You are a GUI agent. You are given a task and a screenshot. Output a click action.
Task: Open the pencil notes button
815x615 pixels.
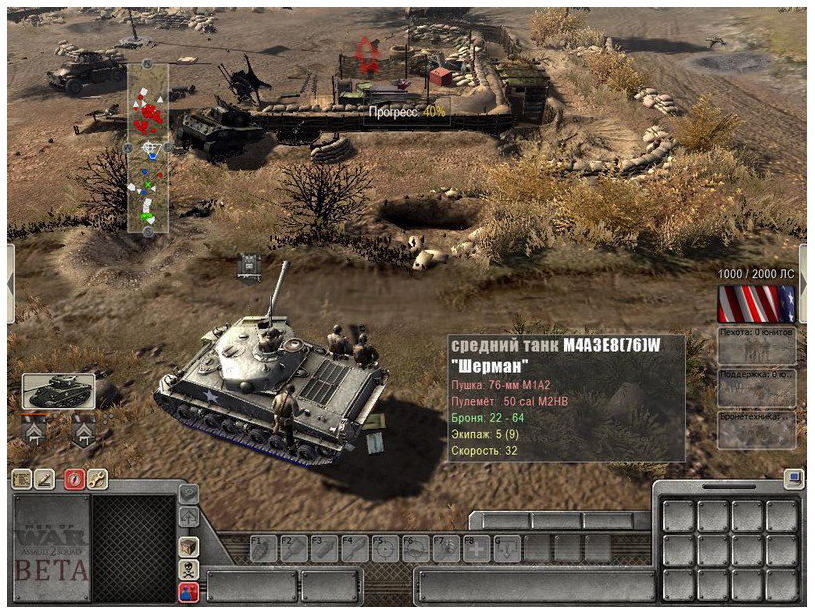tap(43, 478)
